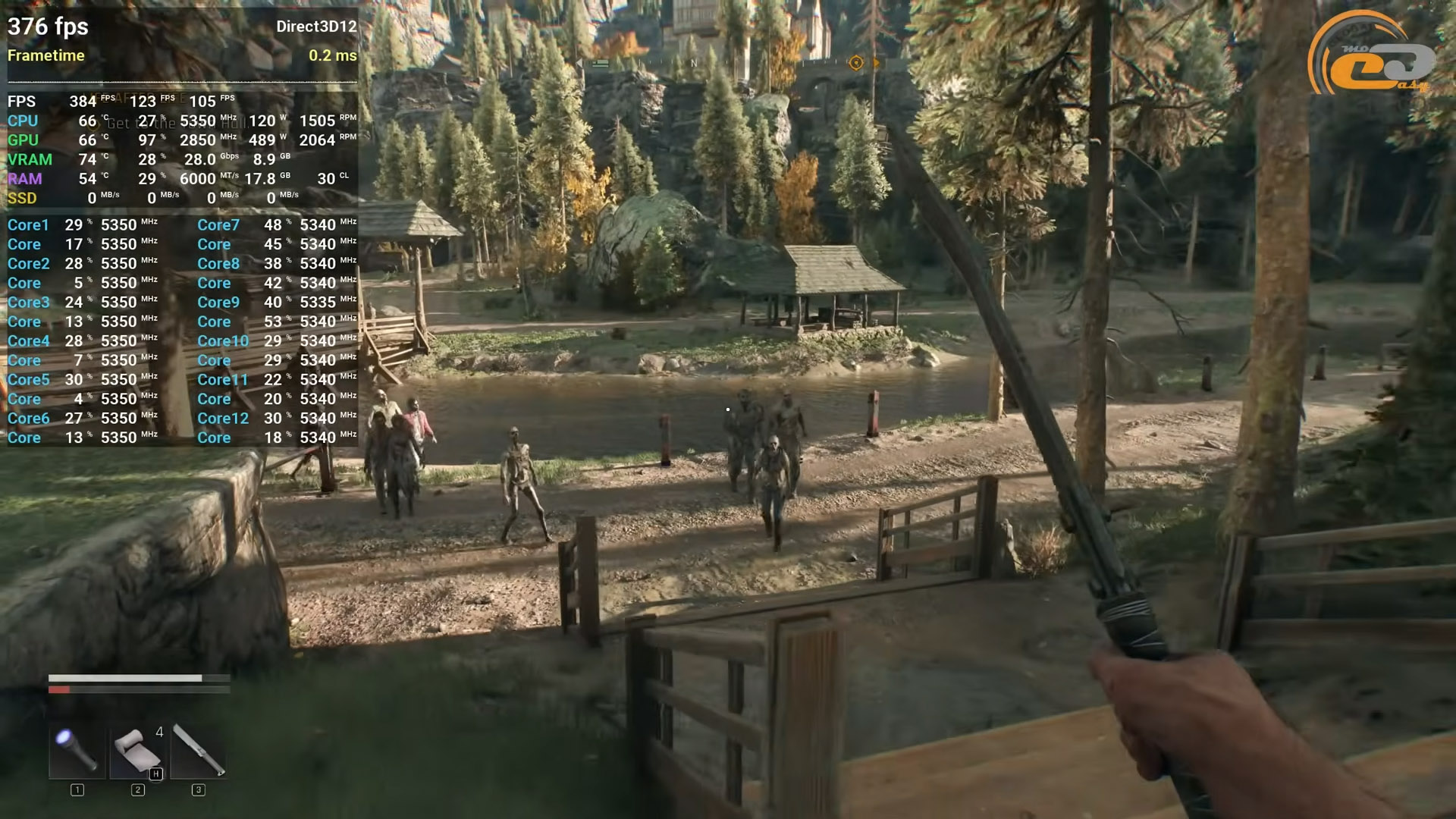Screen dimensions: 1456x819
Task: Click the green flag marker on compass
Action: pyautogui.click(x=600, y=64)
